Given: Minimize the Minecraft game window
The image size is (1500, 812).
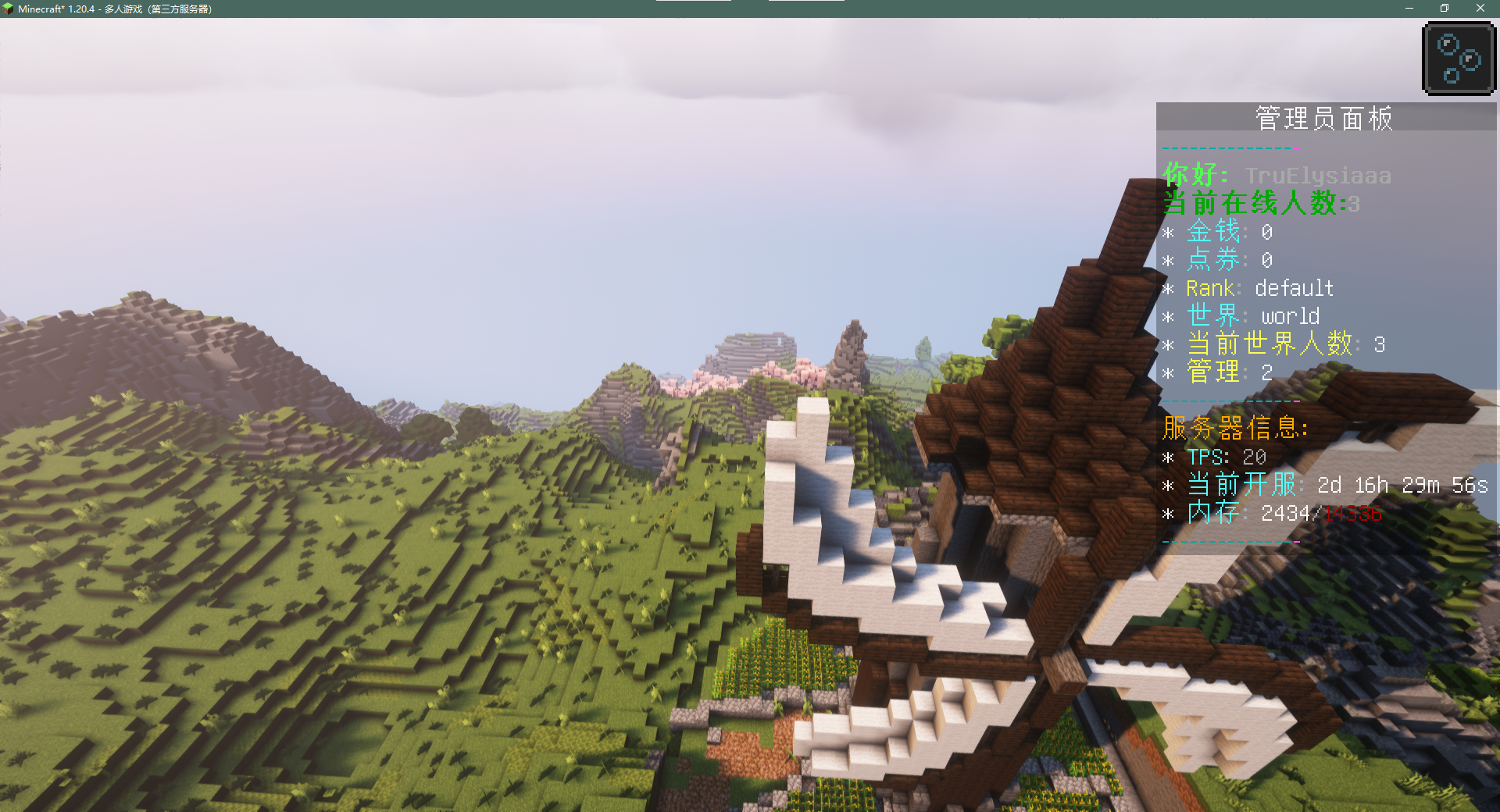Looking at the screenshot, I should tap(1409, 9).
